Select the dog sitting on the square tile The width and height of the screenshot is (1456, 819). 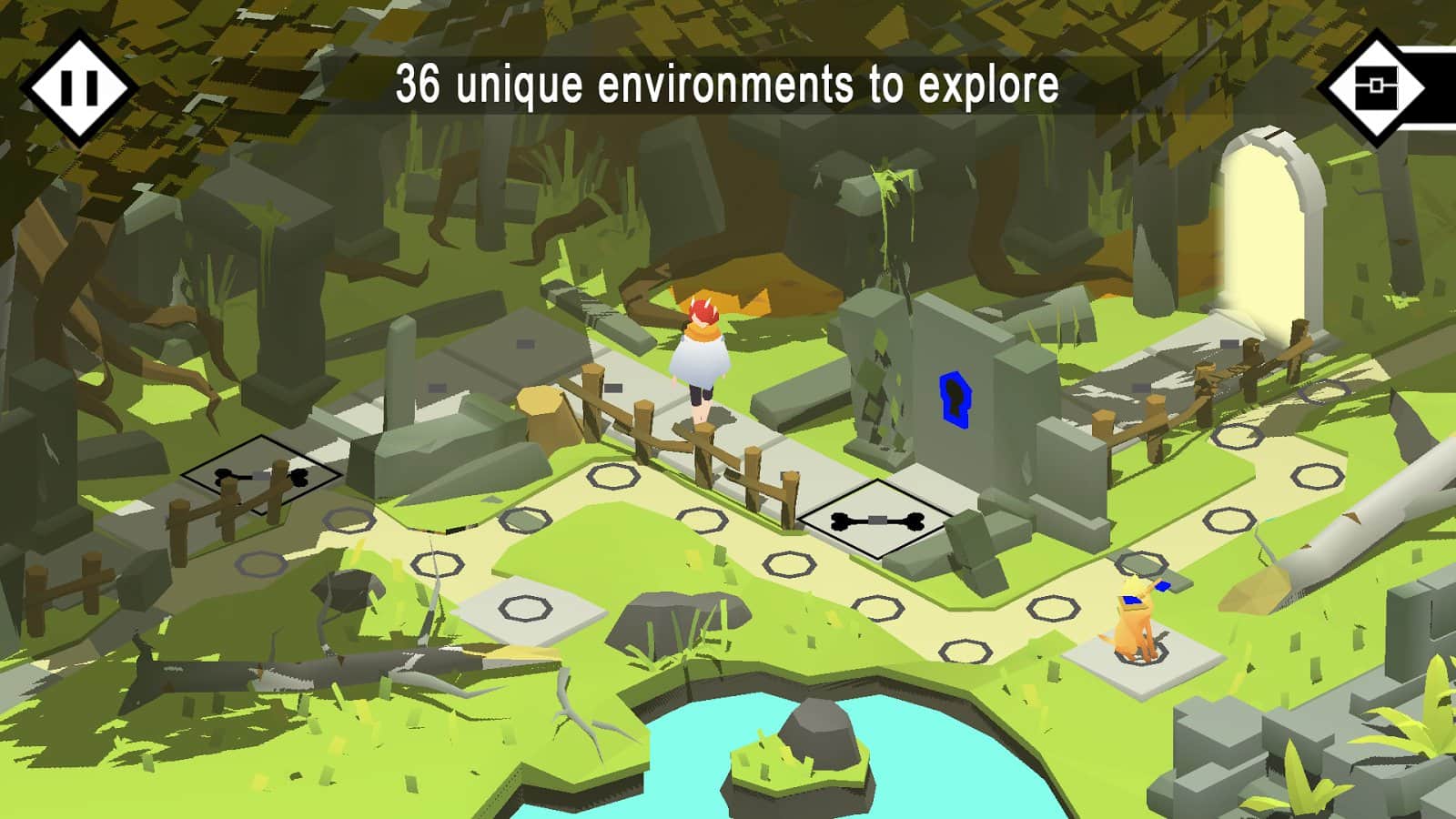1133,620
